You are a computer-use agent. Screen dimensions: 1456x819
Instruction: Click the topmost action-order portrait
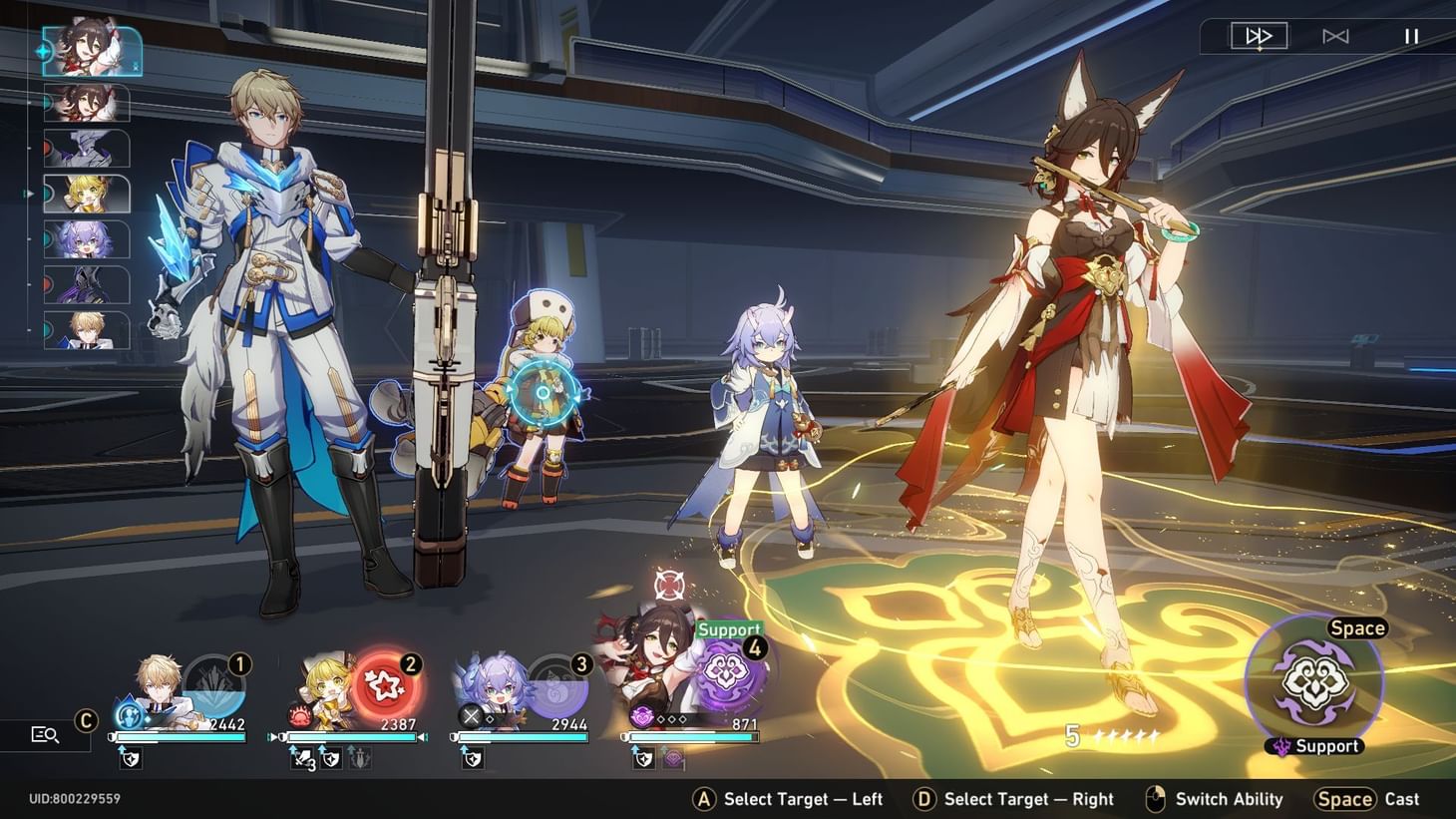91,52
